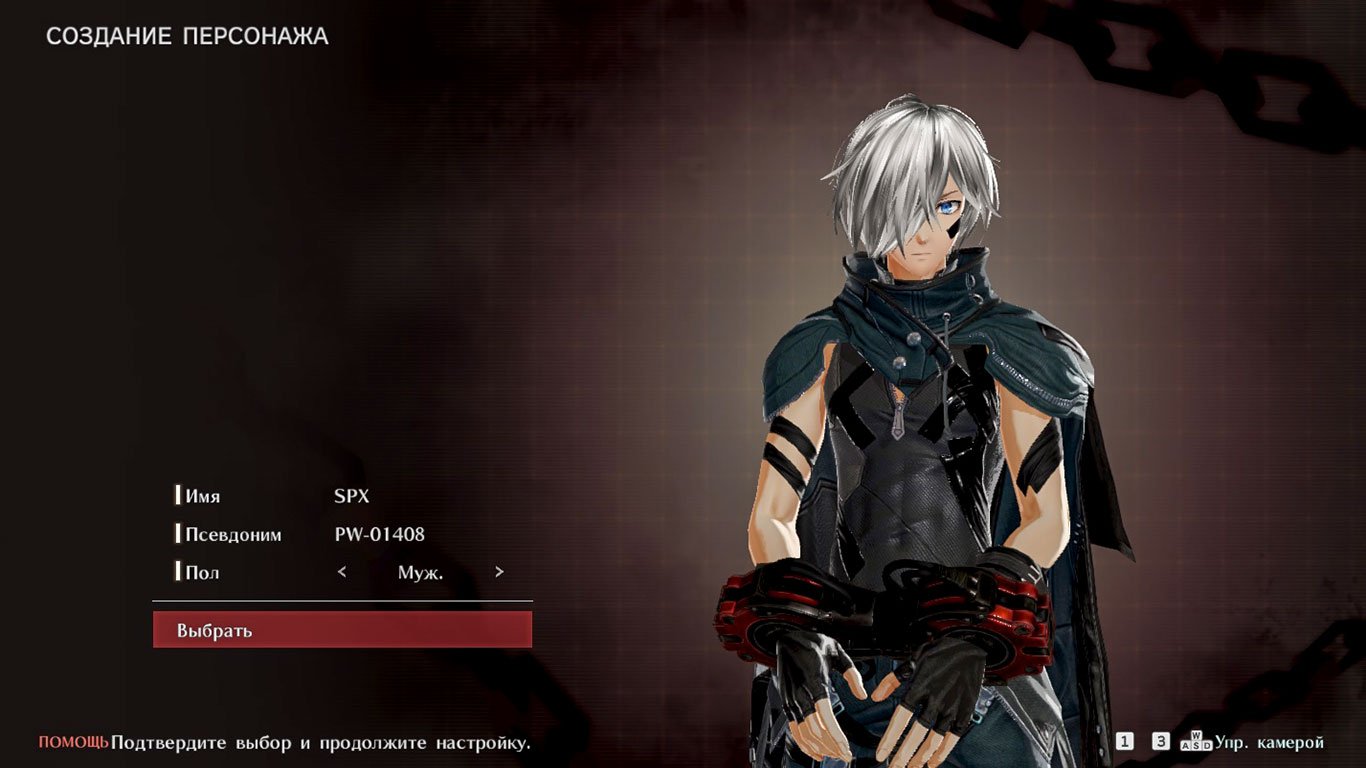This screenshot has height=768, width=1366.
Task: Select the Имя row
Action: coord(205,495)
